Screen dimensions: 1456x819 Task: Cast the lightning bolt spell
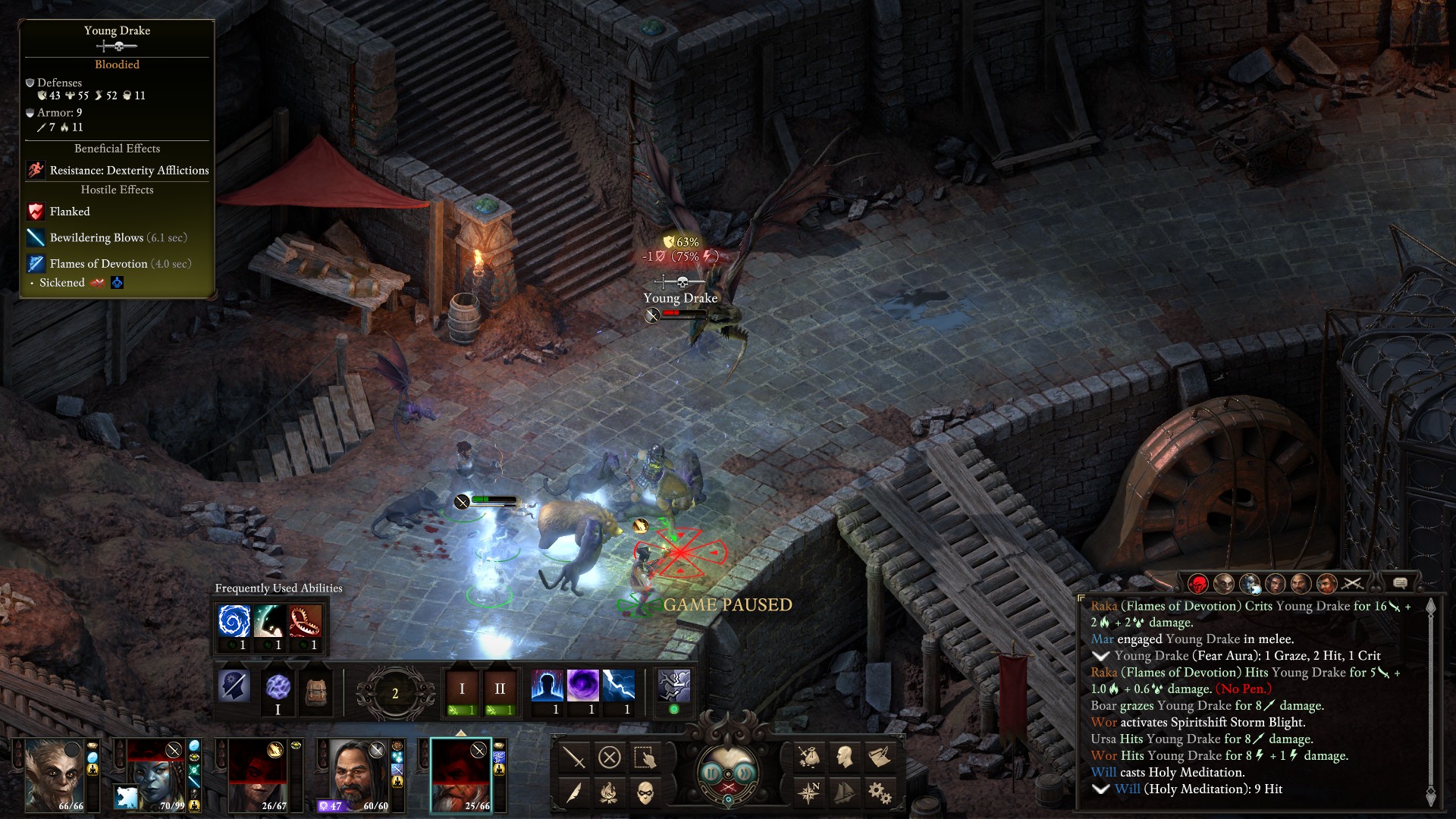(618, 686)
